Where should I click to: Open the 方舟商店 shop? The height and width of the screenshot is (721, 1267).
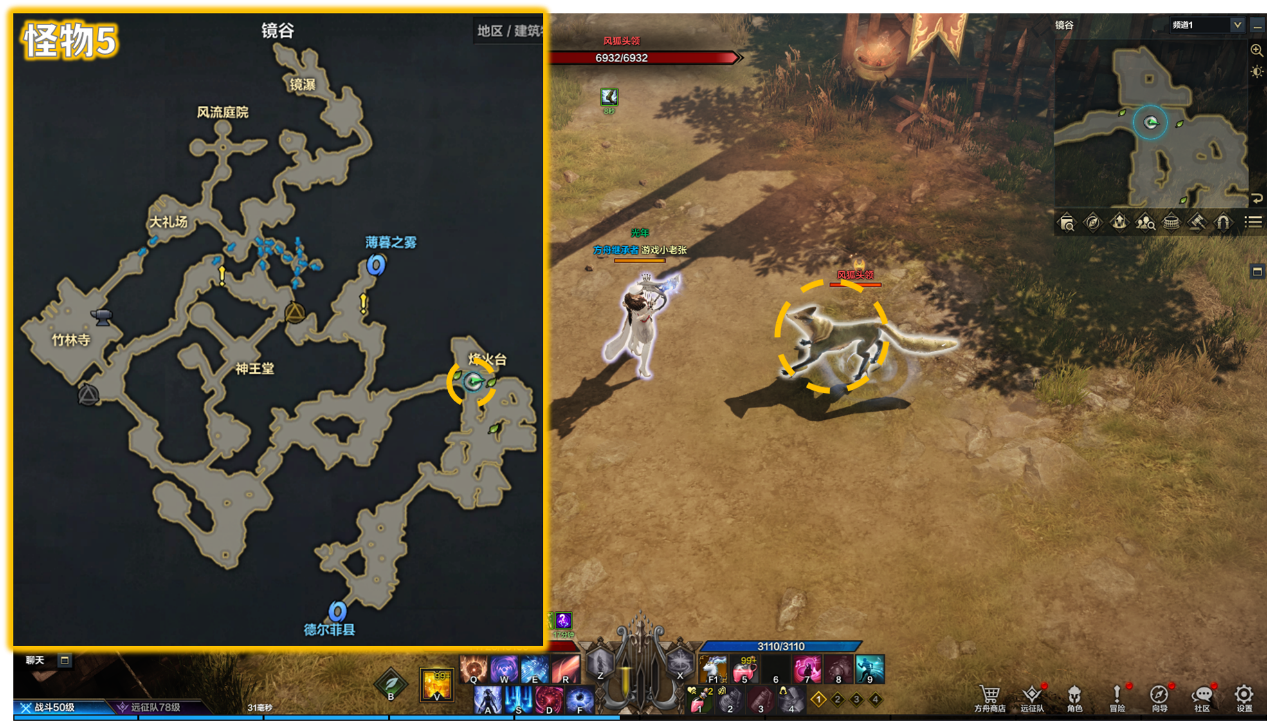(x=990, y=697)
